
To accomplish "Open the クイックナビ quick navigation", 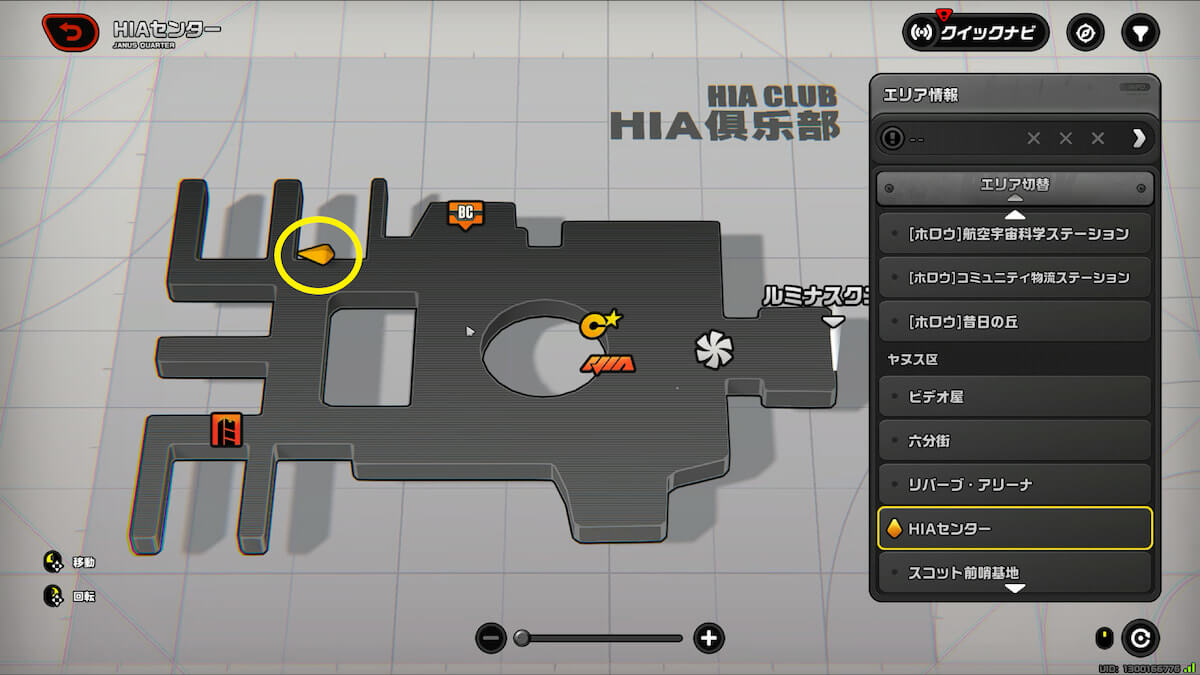I will point(975,32).
